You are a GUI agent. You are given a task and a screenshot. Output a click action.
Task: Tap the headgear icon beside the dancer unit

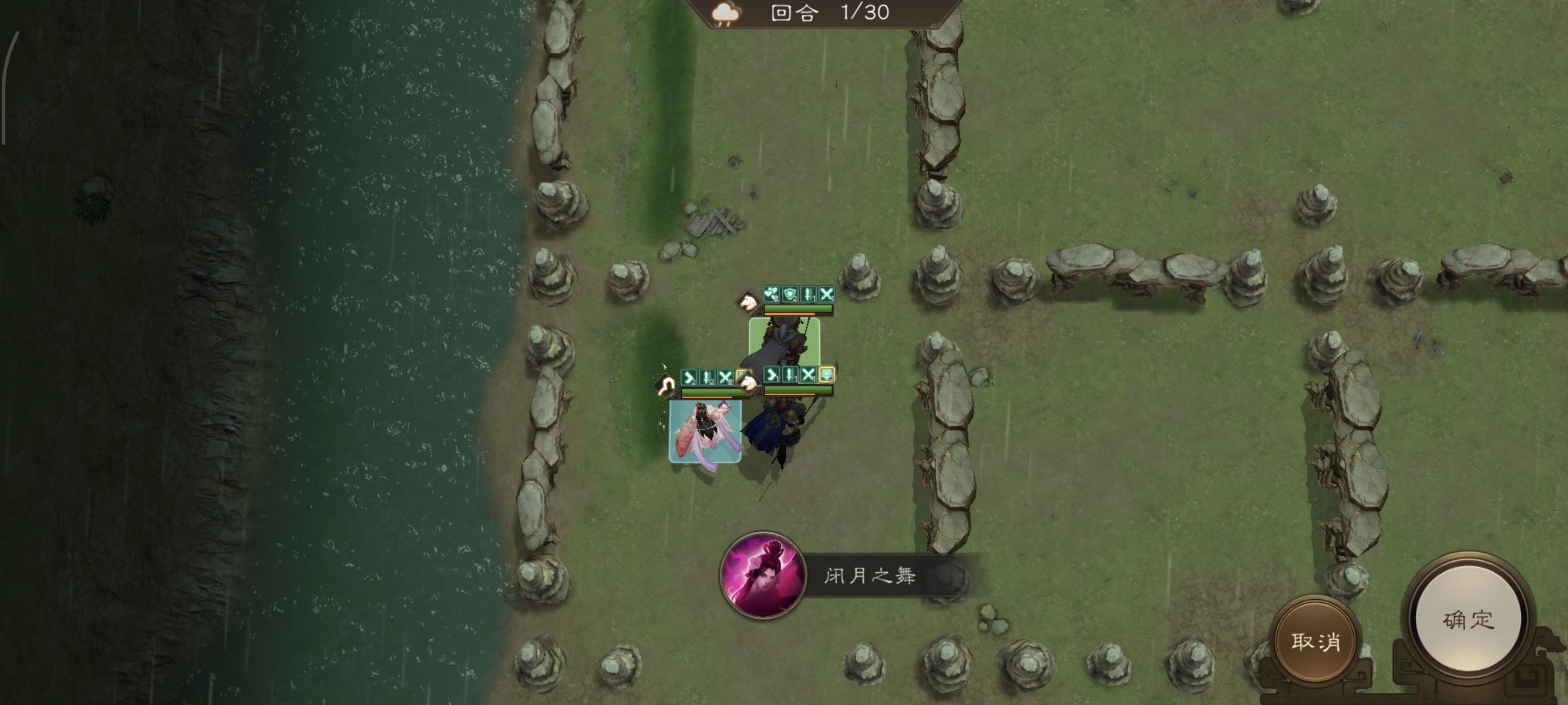point(666,385)
